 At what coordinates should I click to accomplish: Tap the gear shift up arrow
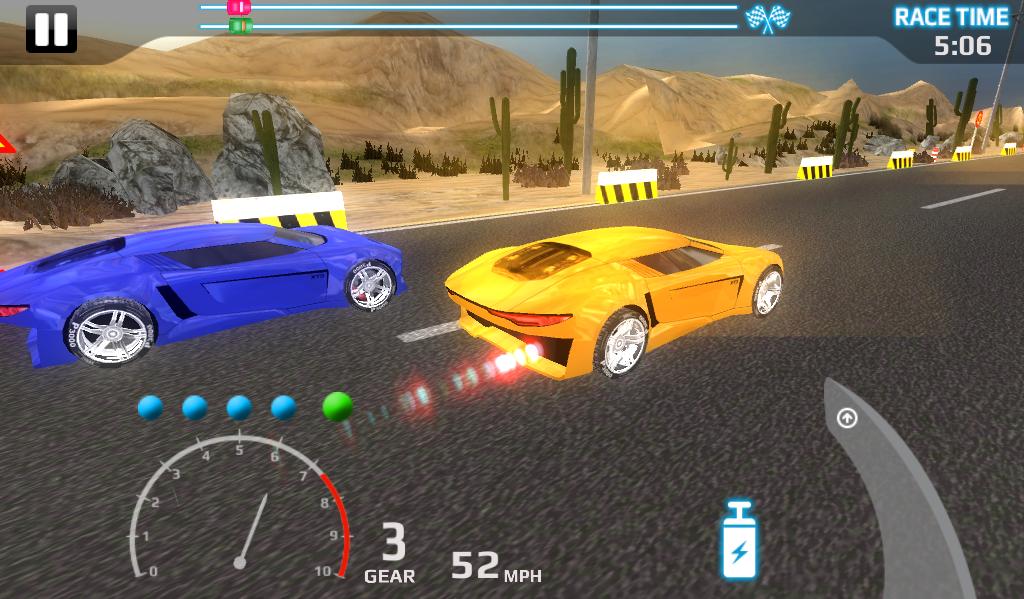[x=847, y=418]
